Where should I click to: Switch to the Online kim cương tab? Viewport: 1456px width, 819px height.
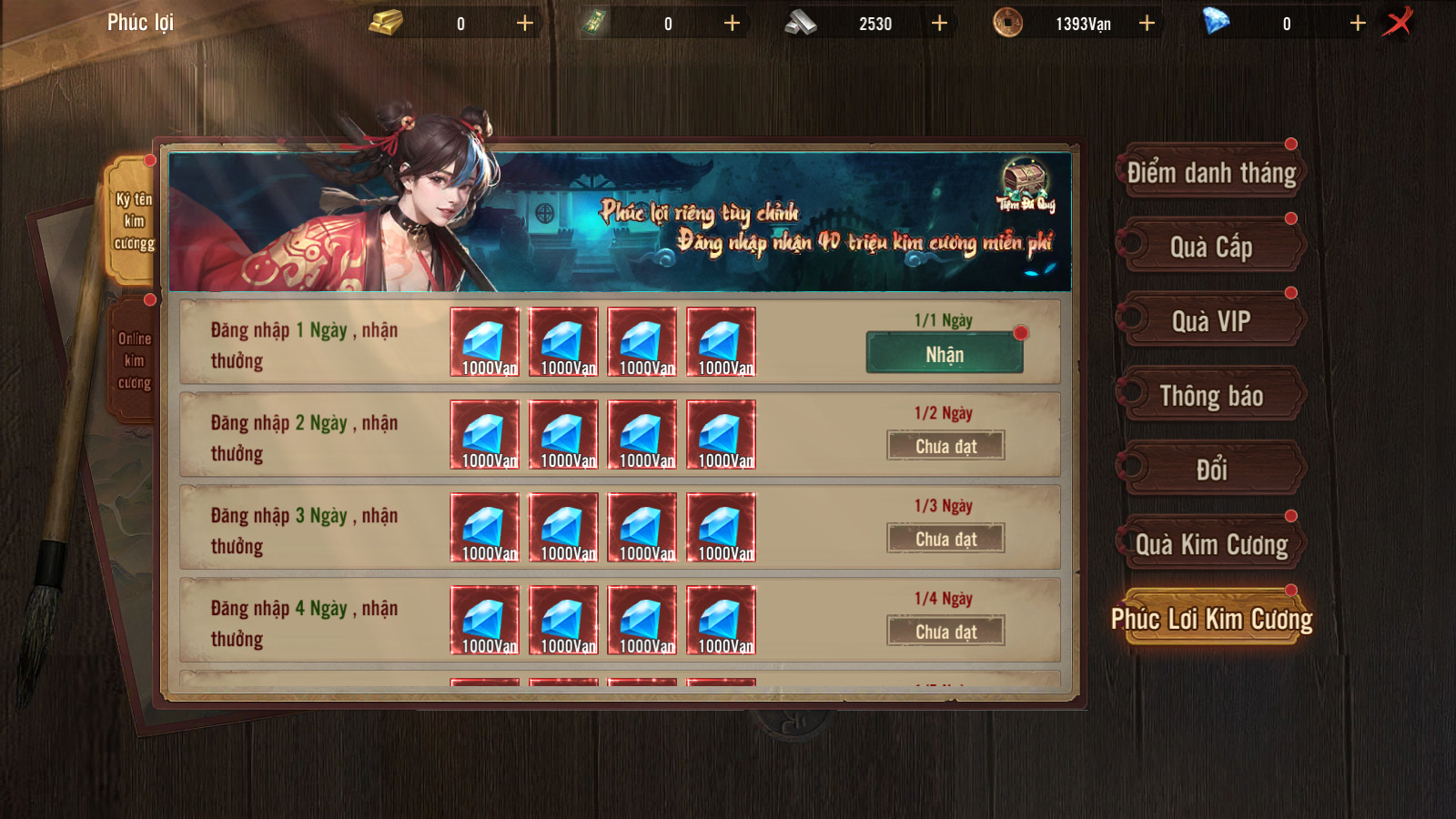(134, 360)
